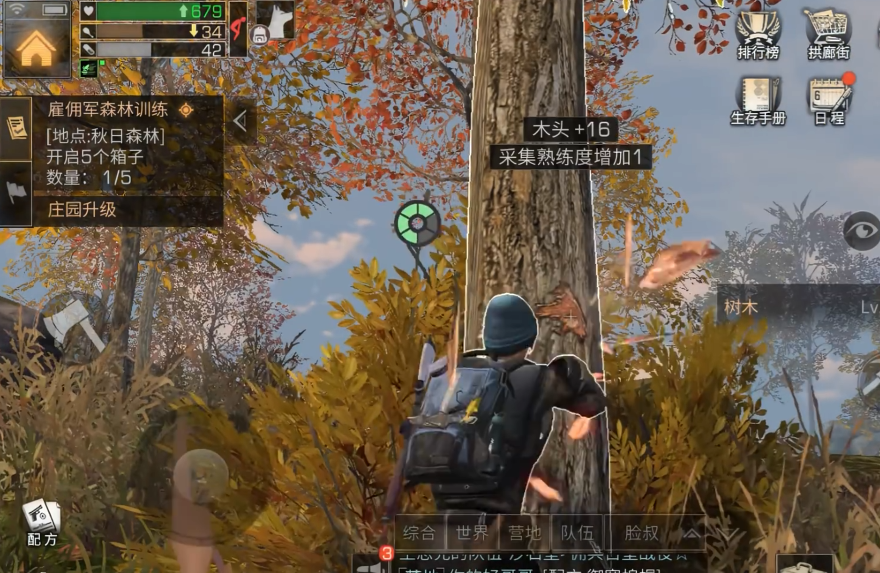The image size is (880, 573).
Task: Expand the chat window up arrow
Action: point(691,534)
